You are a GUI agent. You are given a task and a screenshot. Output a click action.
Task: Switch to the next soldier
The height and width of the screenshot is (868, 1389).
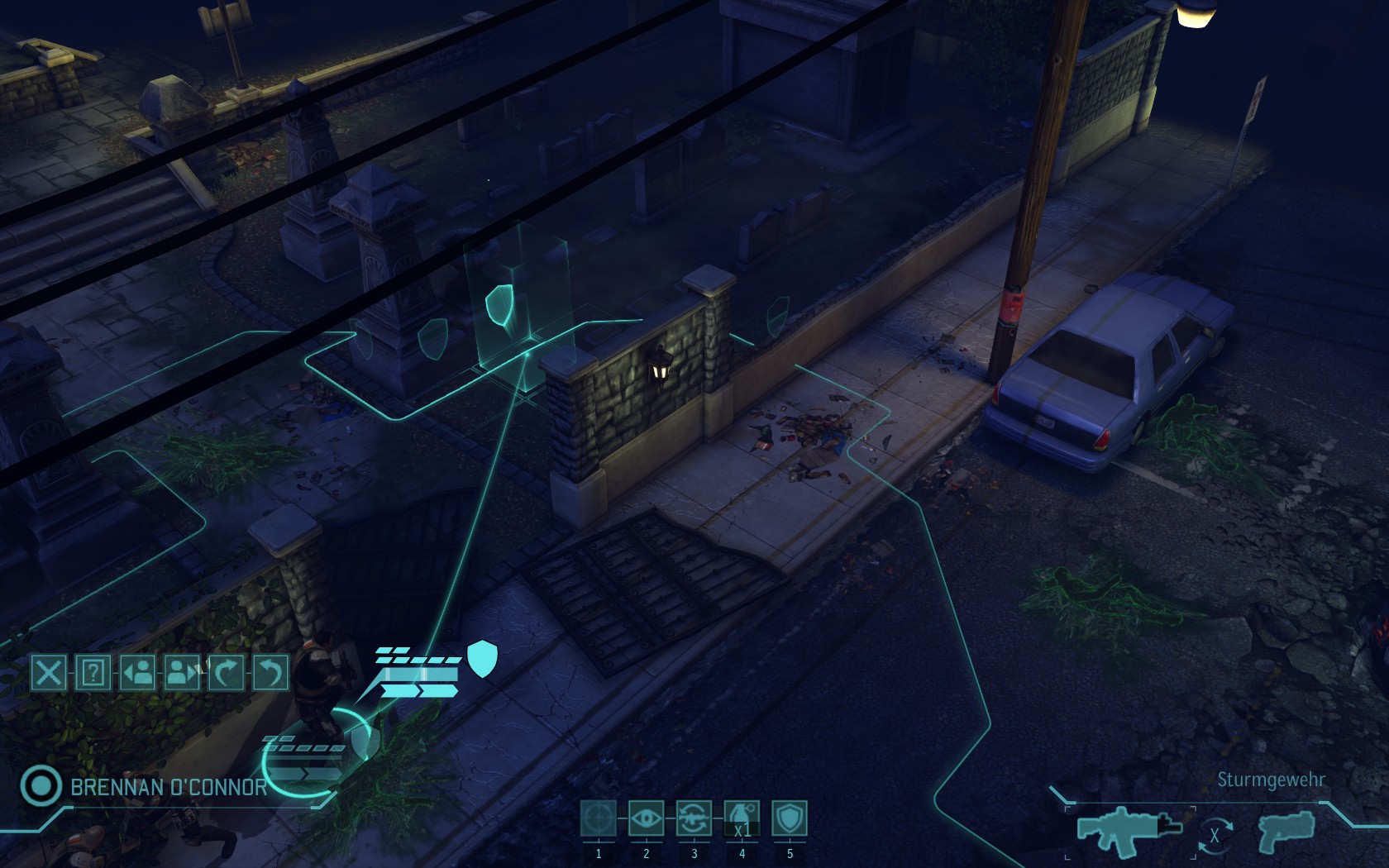pos(182,673)
